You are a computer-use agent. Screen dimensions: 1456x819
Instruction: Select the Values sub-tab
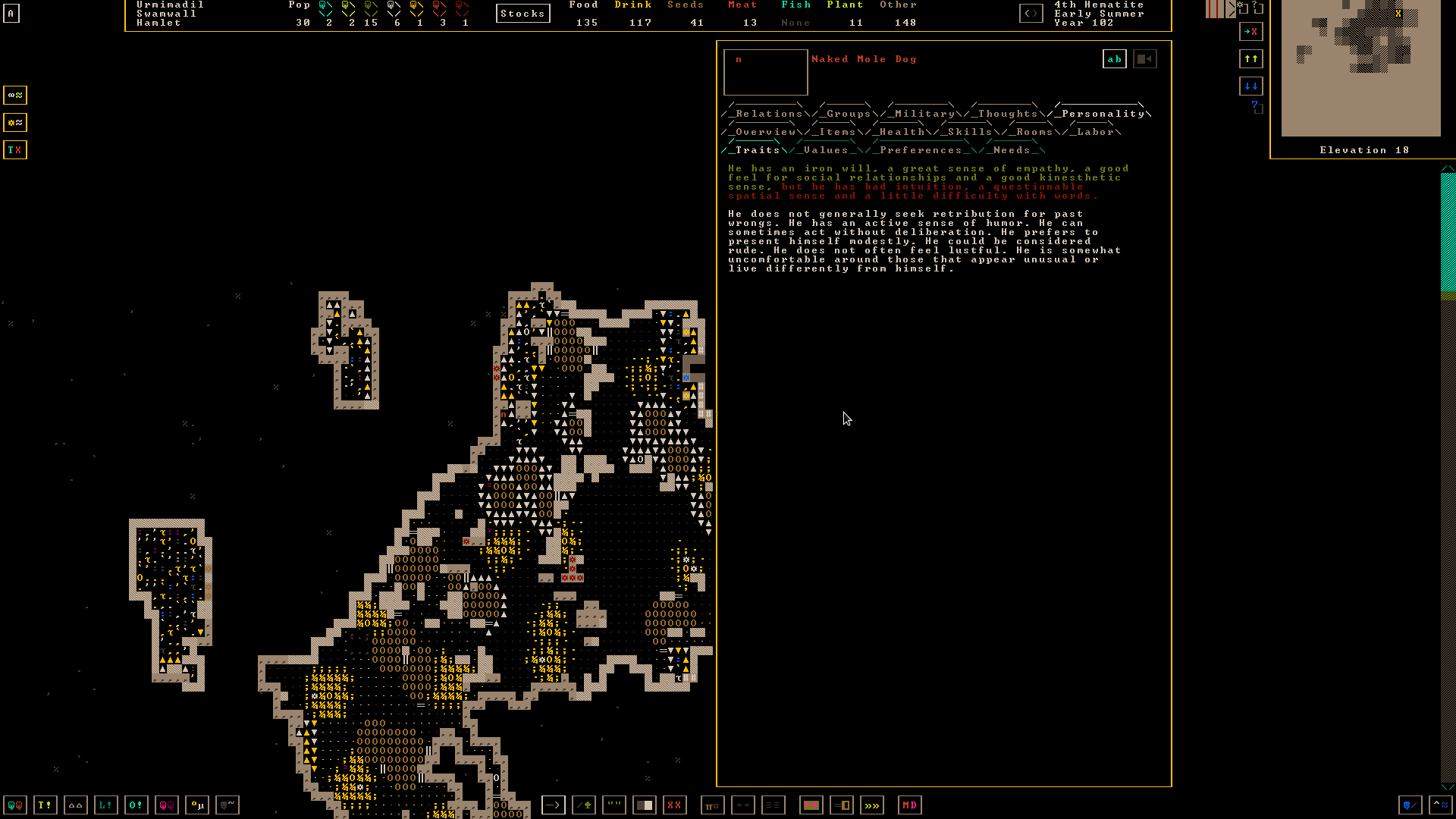pyautogui.click(x=826, y=150)
